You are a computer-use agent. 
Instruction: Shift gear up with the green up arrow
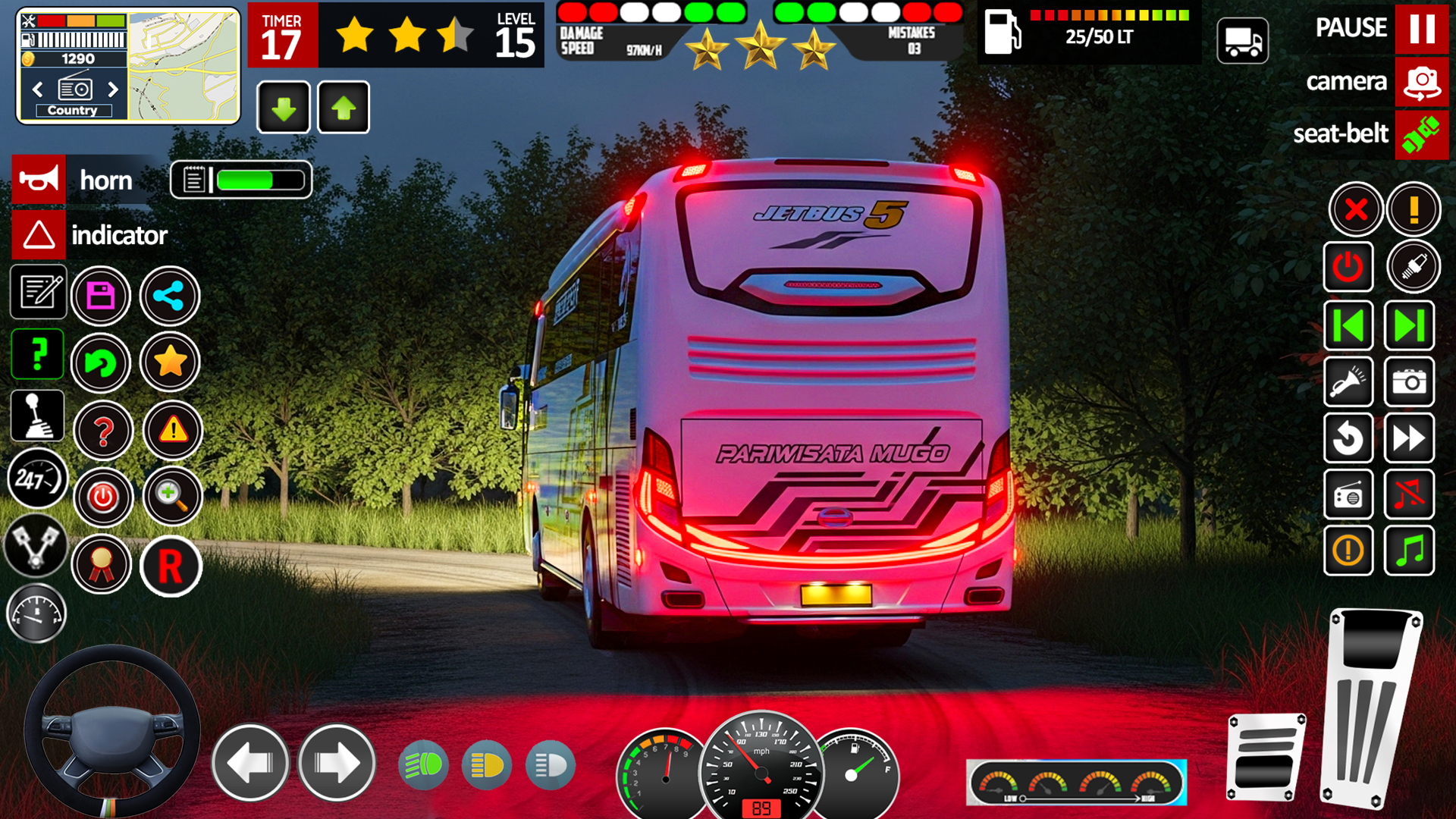[343, 107]
